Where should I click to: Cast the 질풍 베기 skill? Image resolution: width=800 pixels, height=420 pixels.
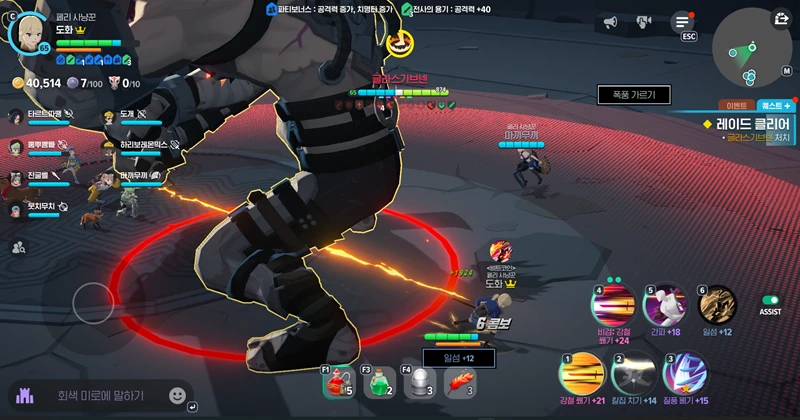coord(684,373)
